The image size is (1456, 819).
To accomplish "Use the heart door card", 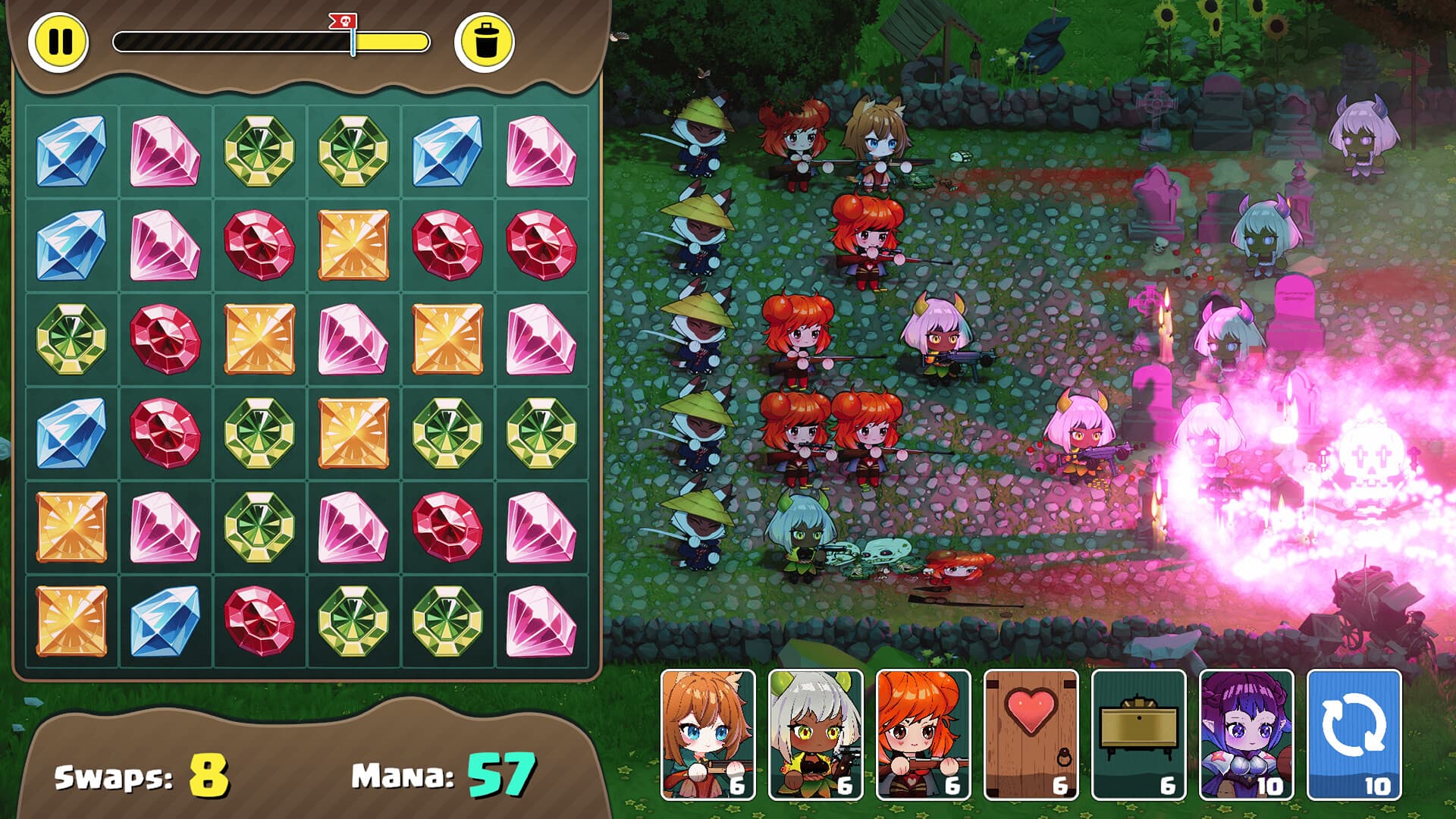I will pos(1031,734).
